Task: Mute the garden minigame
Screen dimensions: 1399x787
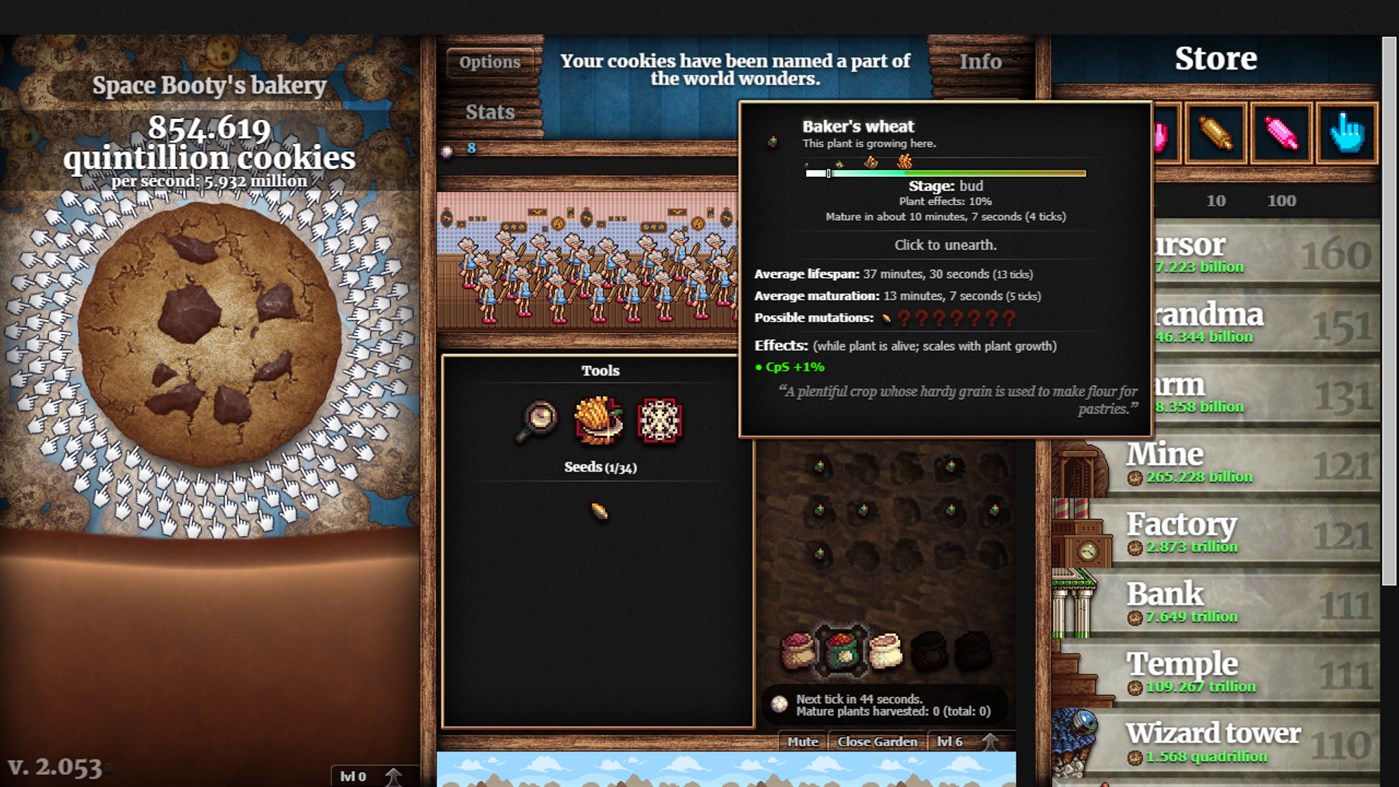Action: coord(801,742)
